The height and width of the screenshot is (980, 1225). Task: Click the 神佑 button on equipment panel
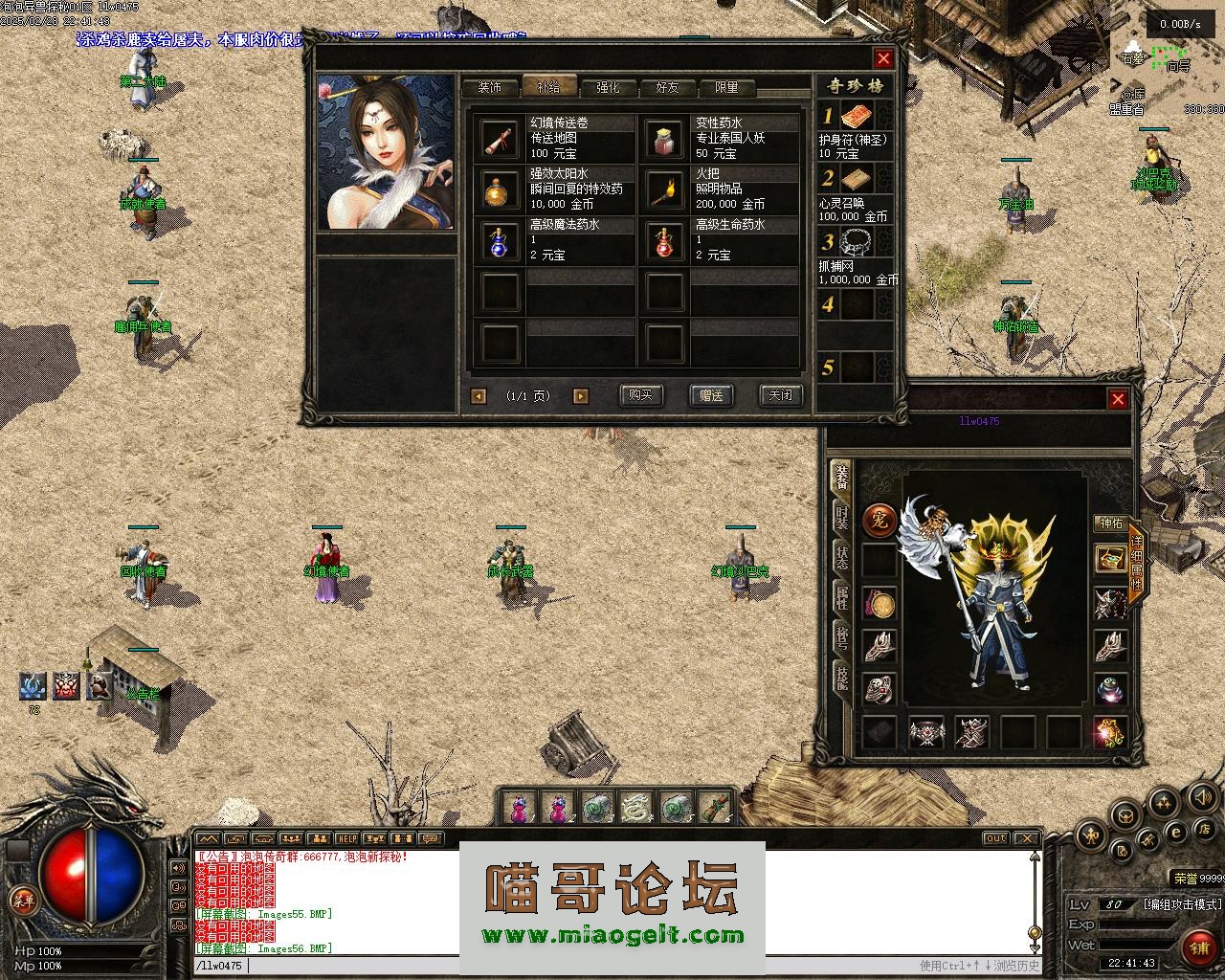[x=1110, y=523]
